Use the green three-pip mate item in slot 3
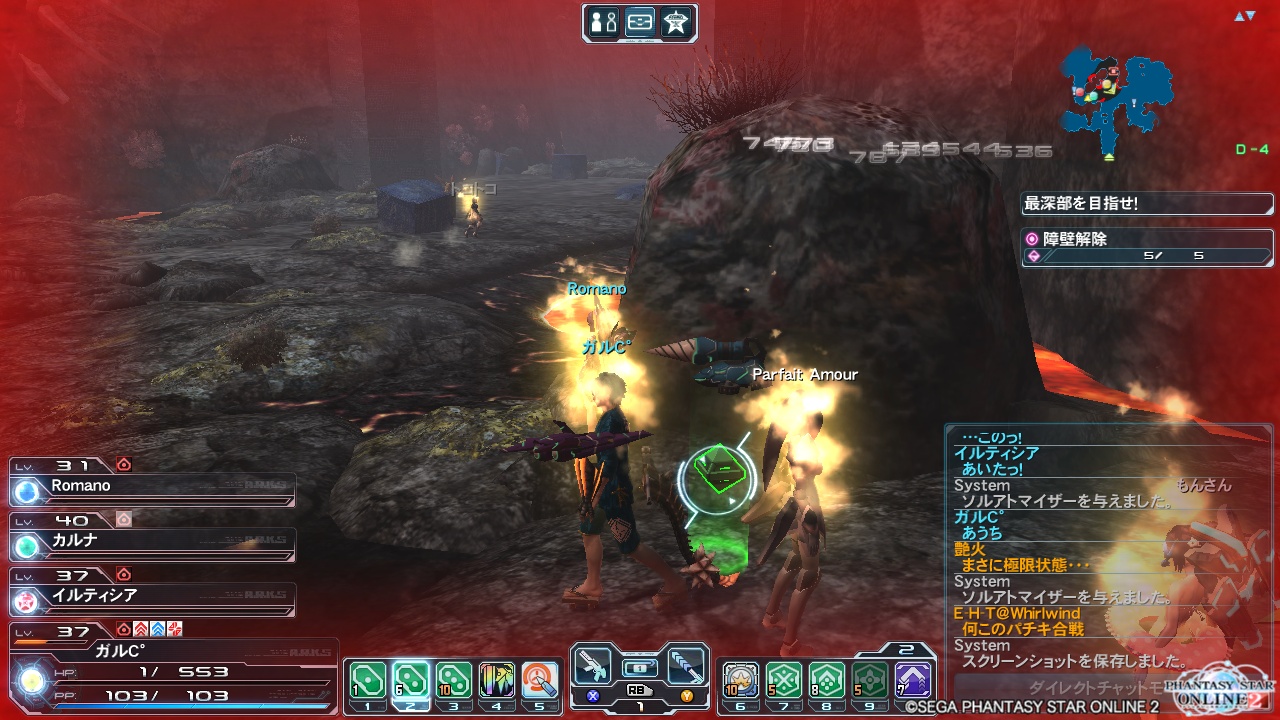 click(454, 680)
